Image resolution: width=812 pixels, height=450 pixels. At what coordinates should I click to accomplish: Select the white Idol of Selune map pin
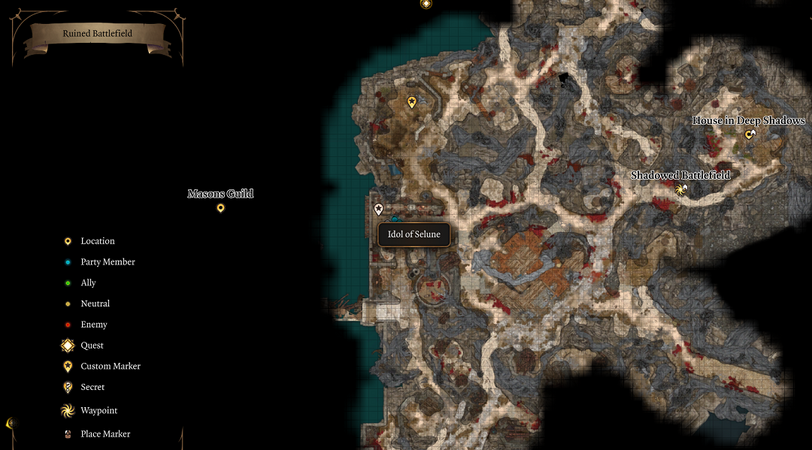[x=378, y=209]
